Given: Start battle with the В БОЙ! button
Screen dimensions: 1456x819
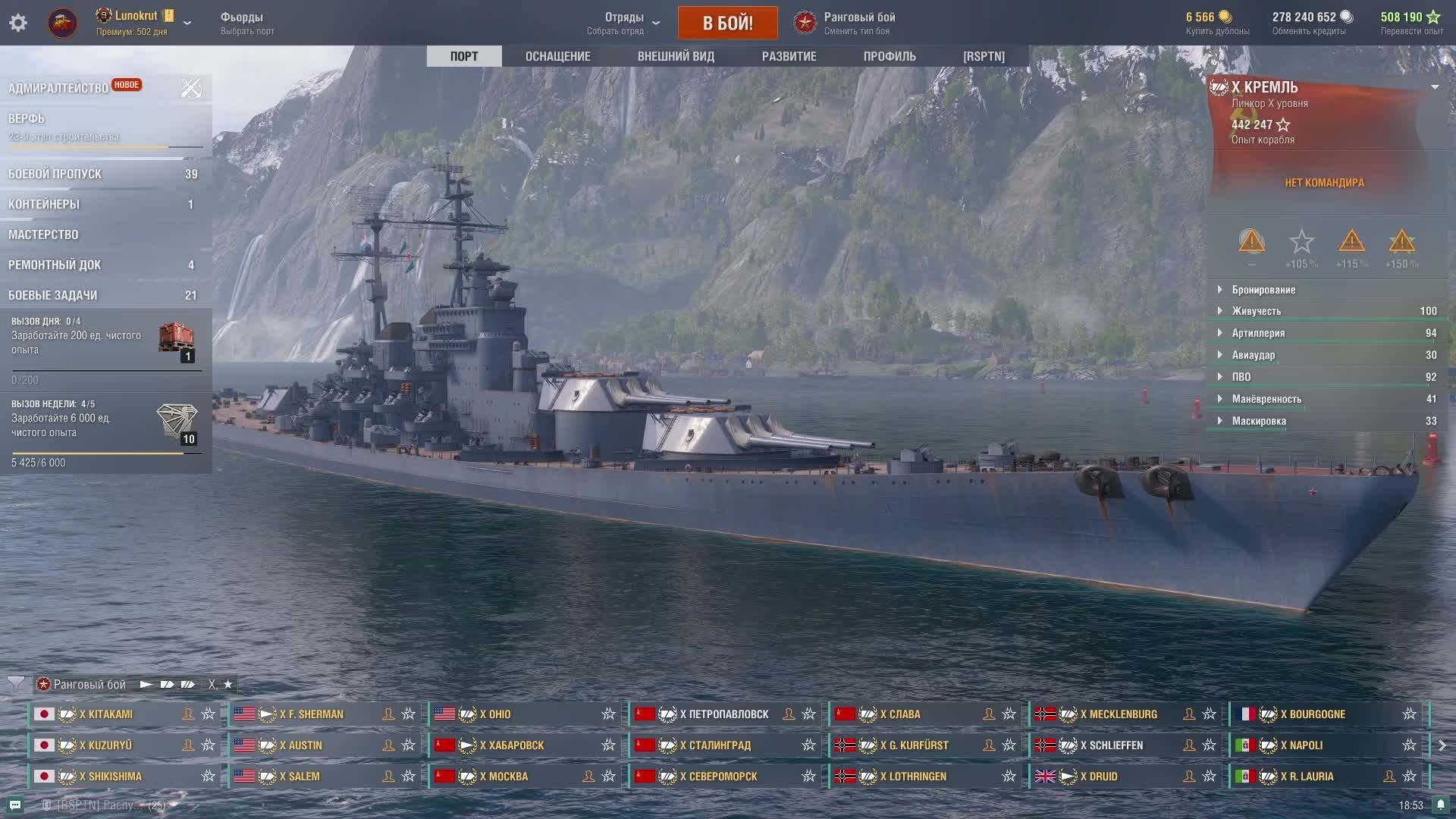Looking at the screenshot, I should [727, 23].
